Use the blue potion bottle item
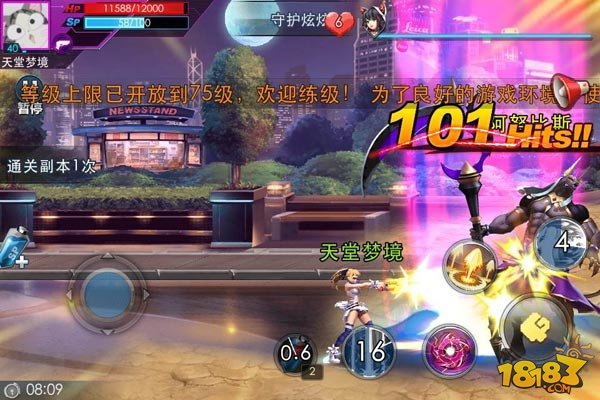The height and width of the screenshot is (400, 600). [x=18, y=246]
